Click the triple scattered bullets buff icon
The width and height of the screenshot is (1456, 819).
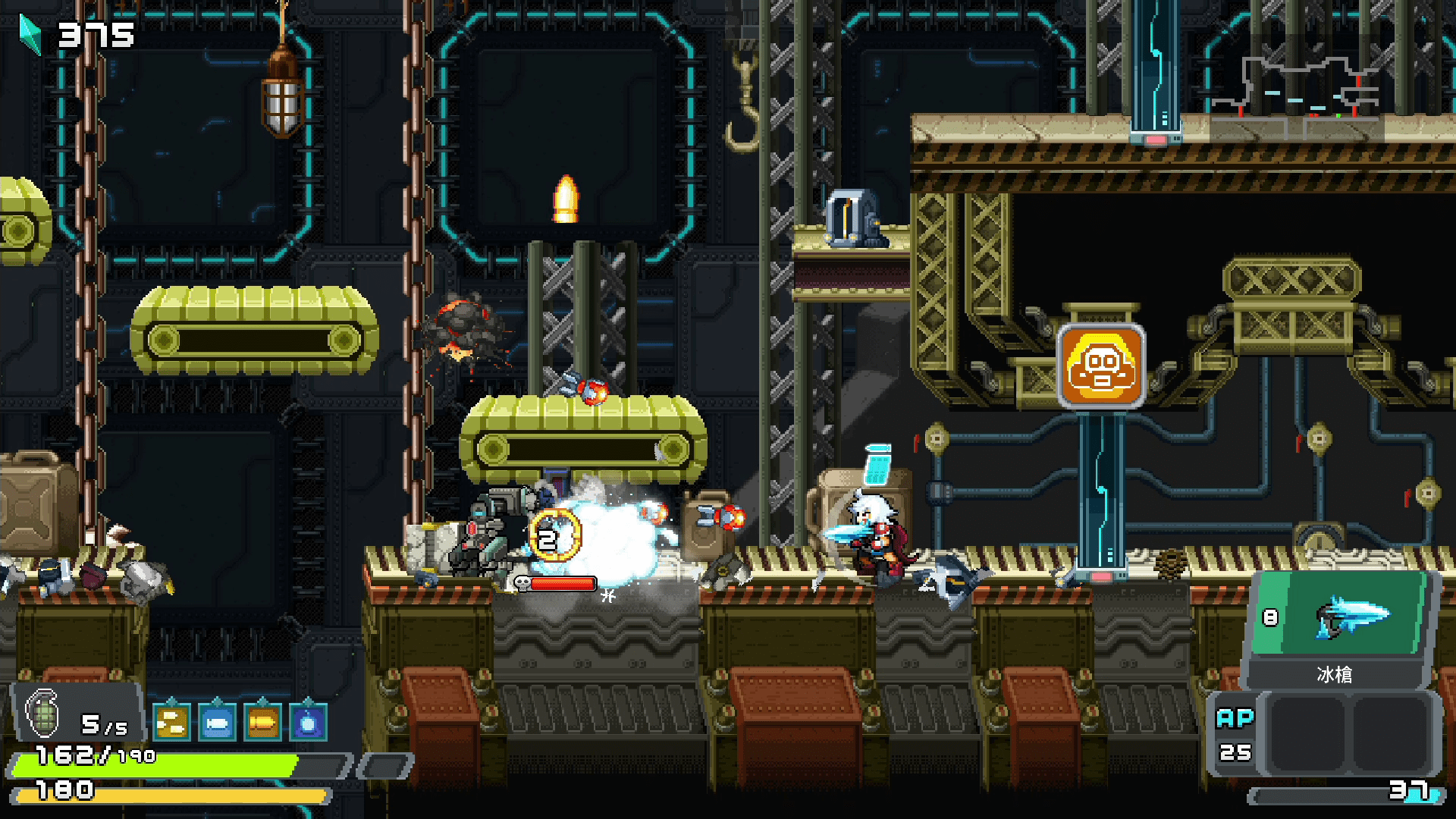171,723
